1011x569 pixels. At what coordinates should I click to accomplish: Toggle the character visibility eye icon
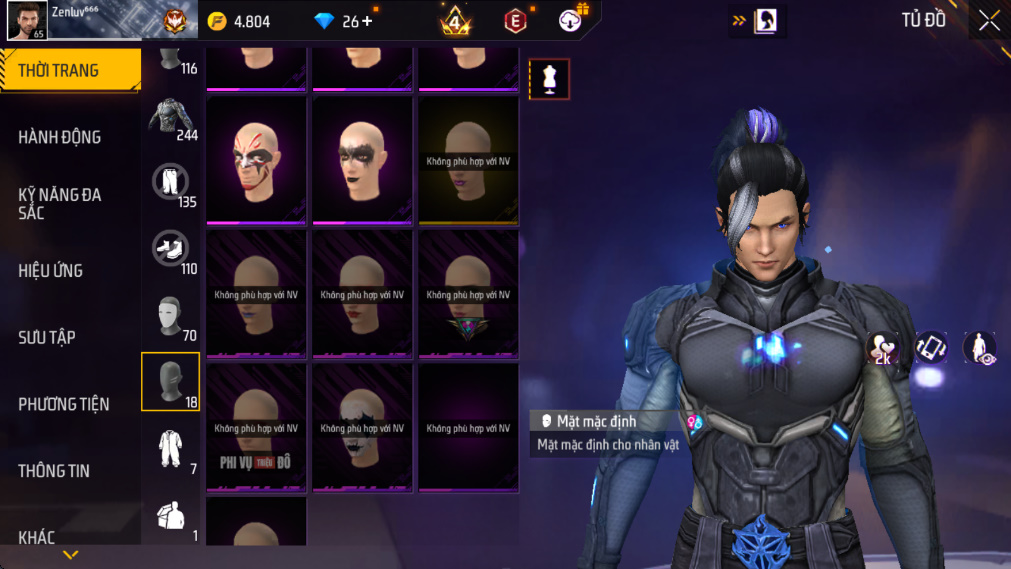coord(979,348)
